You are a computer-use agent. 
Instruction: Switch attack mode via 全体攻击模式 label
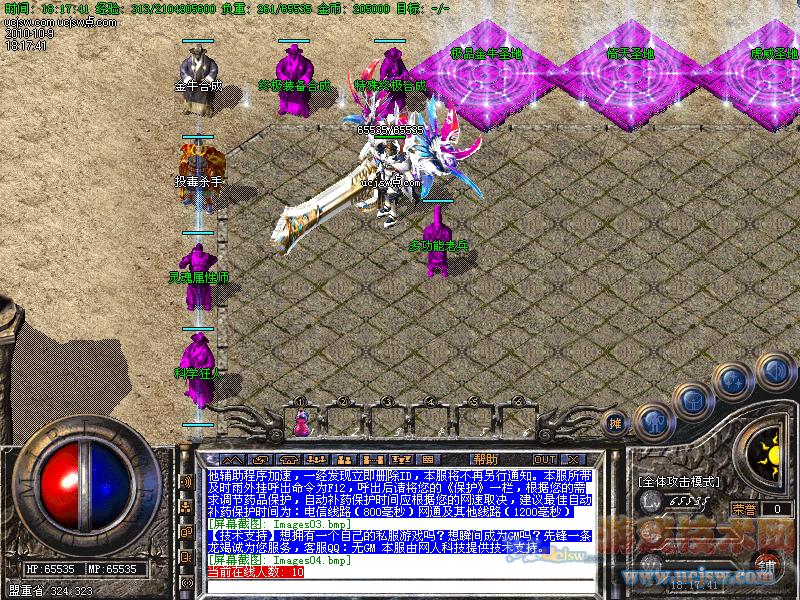pos(680,482)
